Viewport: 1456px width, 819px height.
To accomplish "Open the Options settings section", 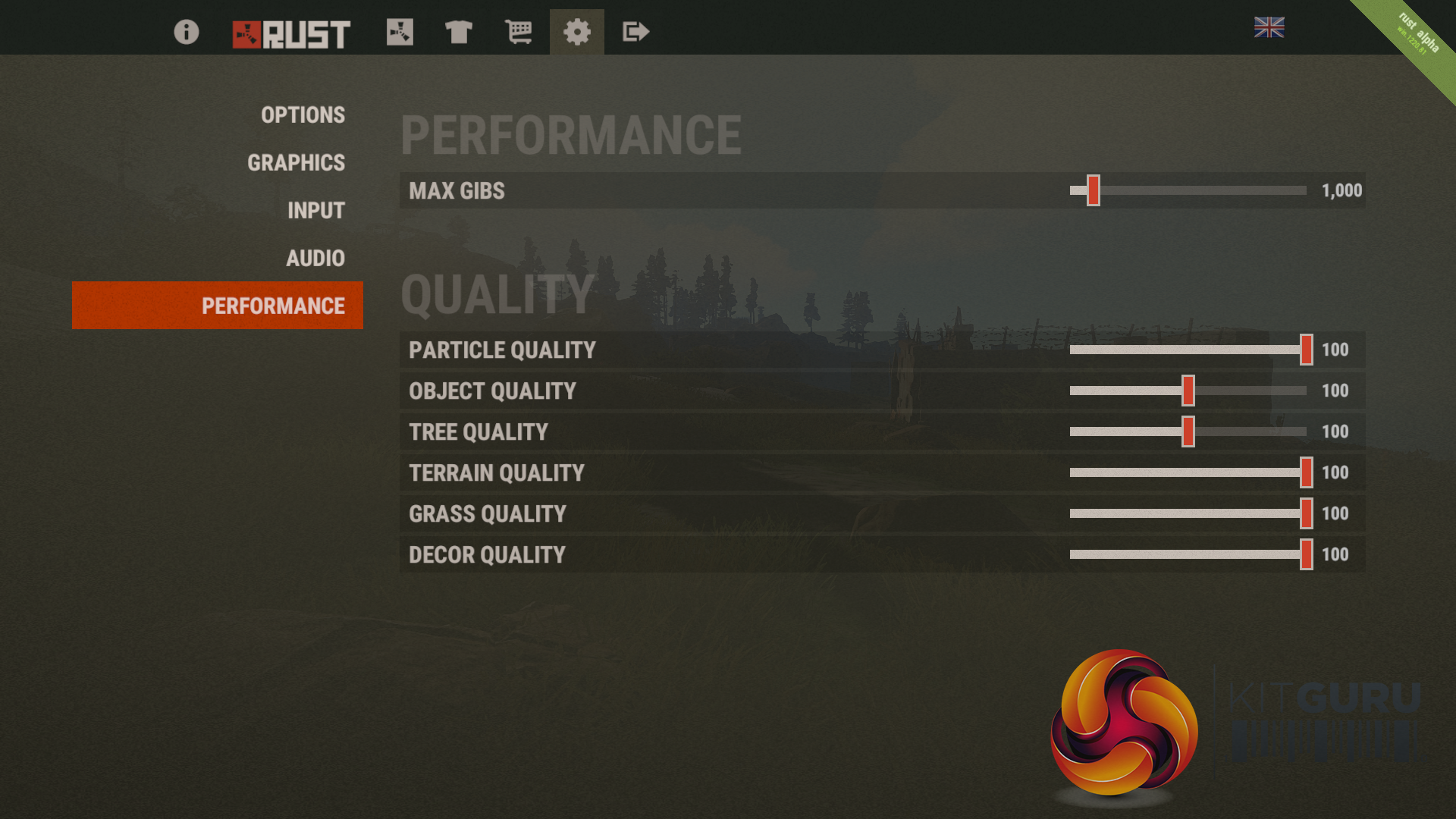I will pyautogui.click(x=303, y=115).
